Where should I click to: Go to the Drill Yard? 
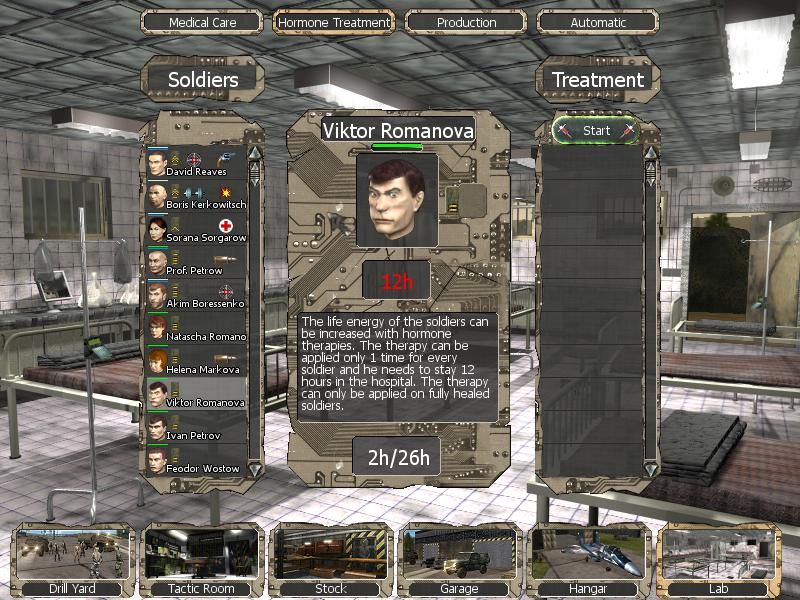point(70,561)
